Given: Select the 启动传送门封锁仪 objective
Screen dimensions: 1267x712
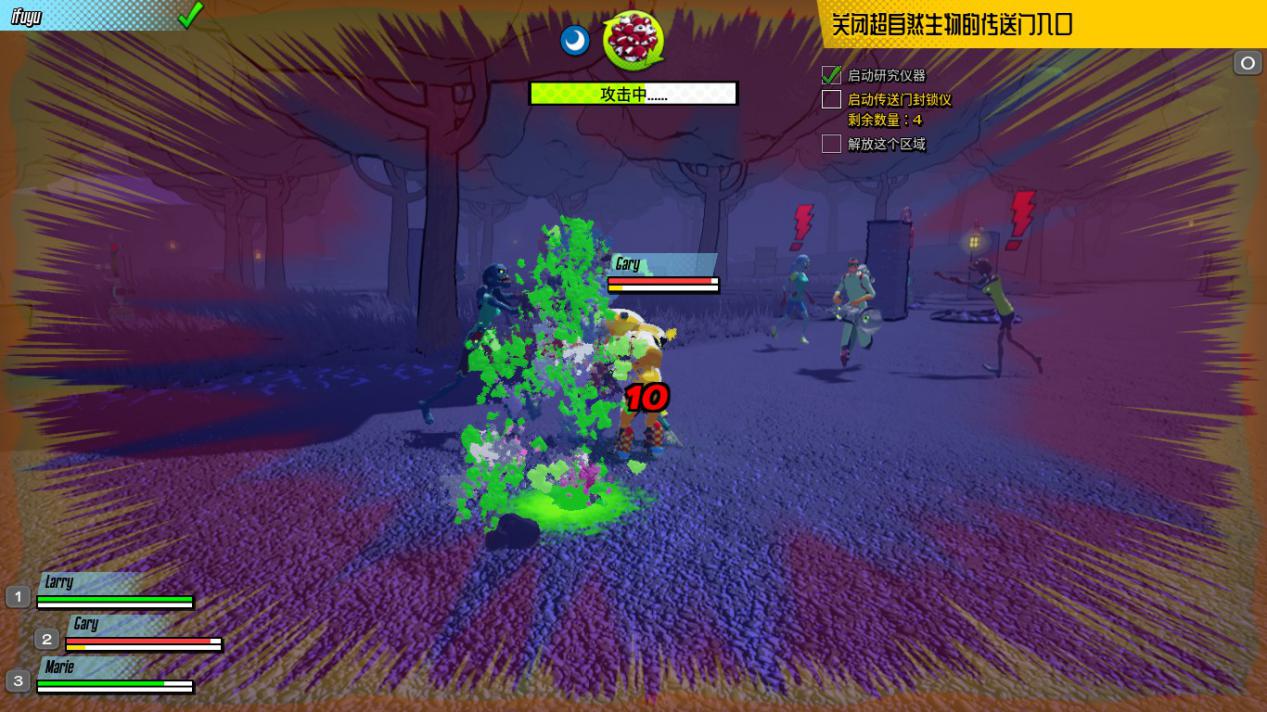Looking at the screenshot, I should click(x=898, y=99).
